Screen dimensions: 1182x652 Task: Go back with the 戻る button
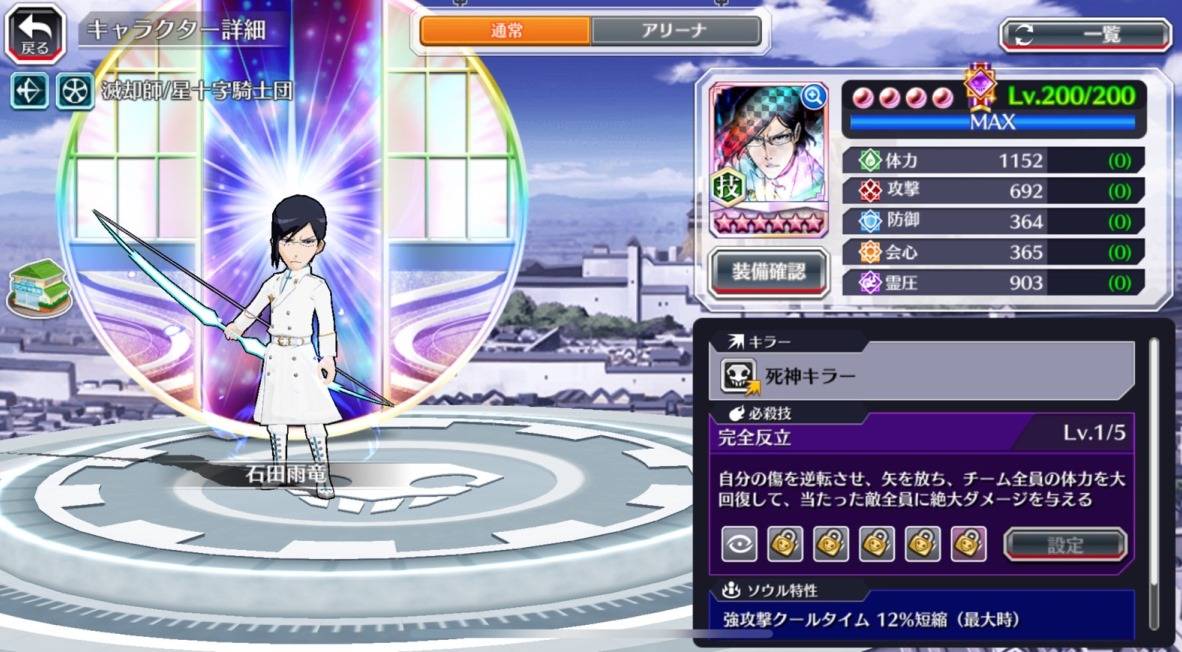[35, 32]
